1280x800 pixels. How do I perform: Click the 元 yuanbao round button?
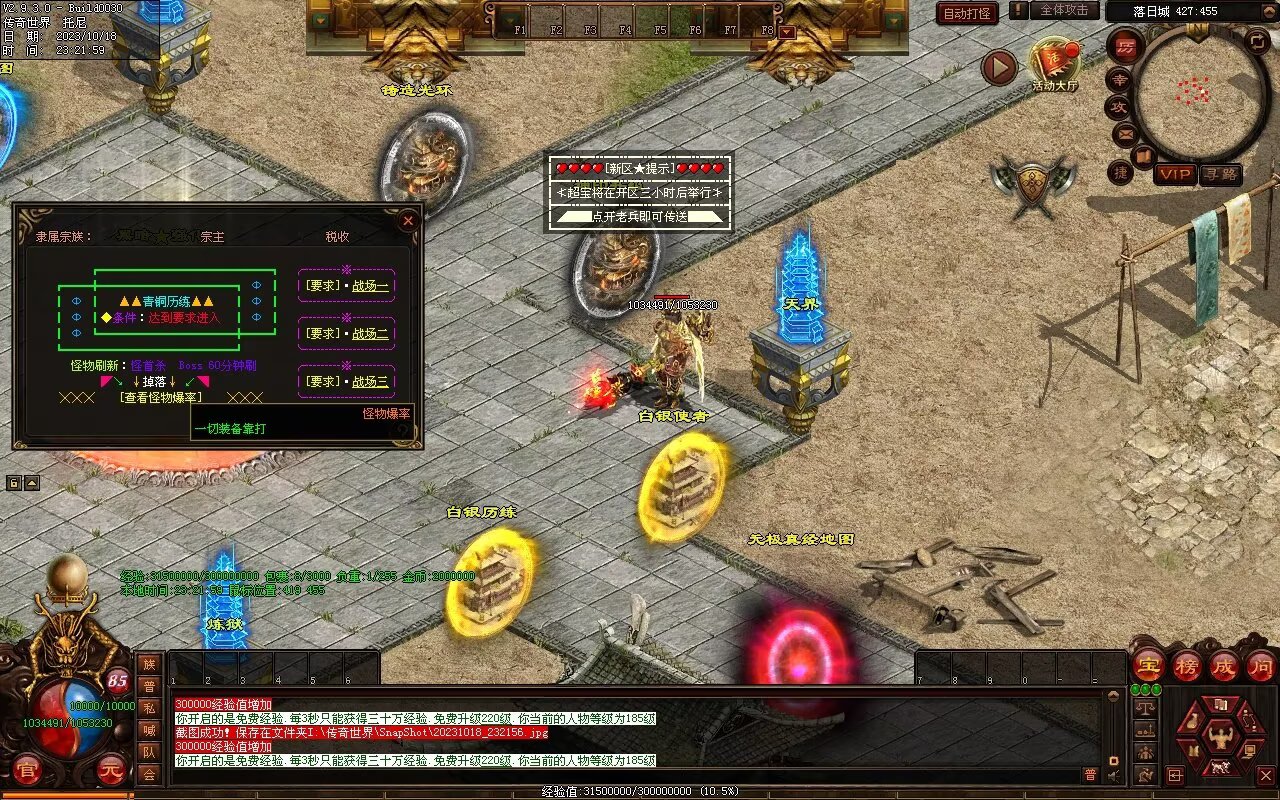click(x=113, y=771)
